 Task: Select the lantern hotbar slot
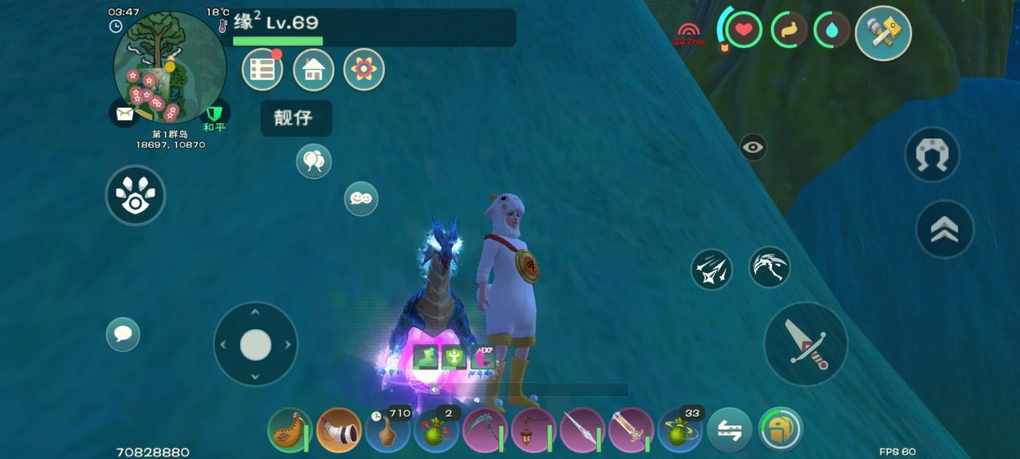pyautogui.click(x=534, y=431)
